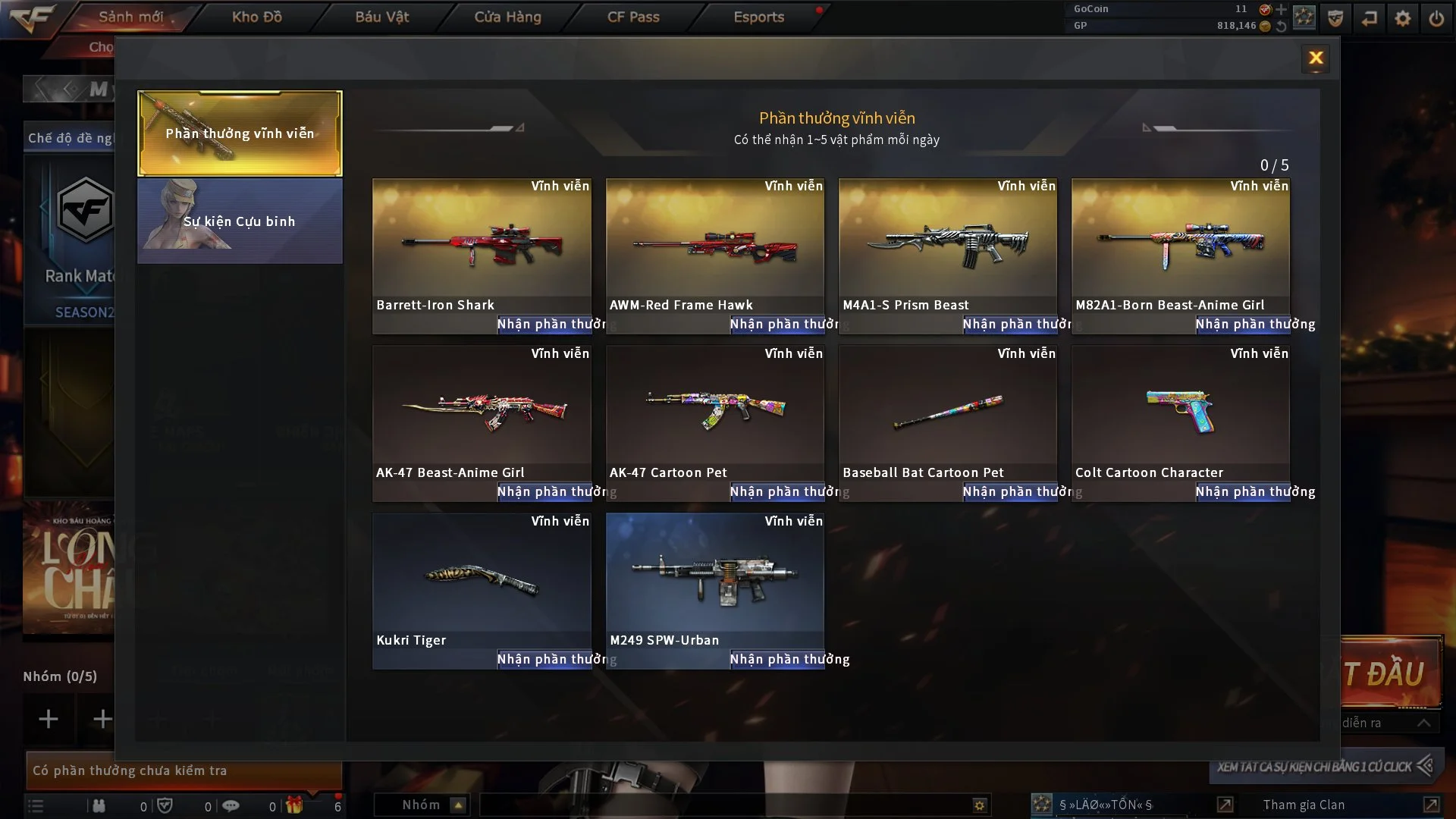Open the CF Pass tab
This screenshot has width=1456, height=819.
[x=633, y=17]
